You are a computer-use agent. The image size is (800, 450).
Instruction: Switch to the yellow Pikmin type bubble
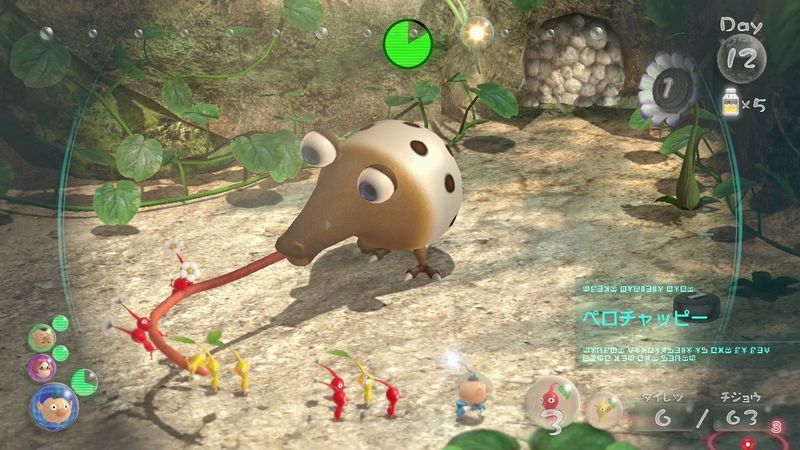(603, 406)
